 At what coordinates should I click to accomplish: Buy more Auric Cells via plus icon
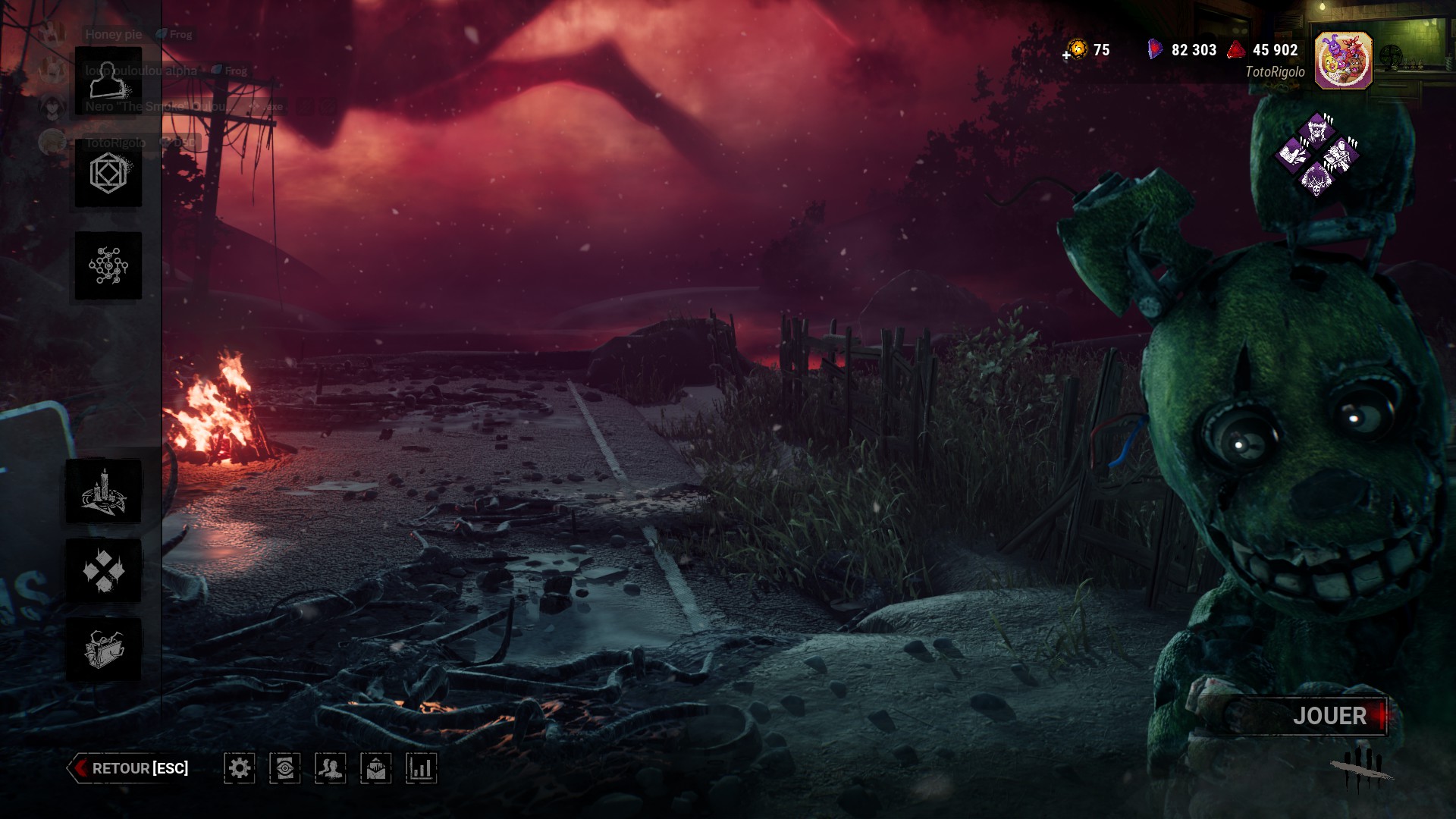click(1068, 54)
